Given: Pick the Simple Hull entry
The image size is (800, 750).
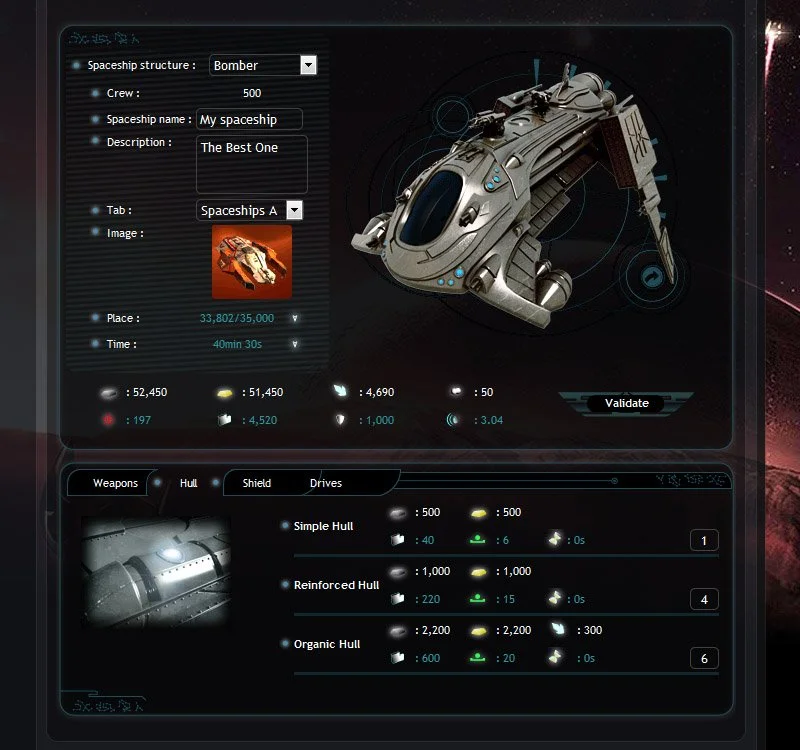Looking at the screenshot, I should (x=323, y=526).
